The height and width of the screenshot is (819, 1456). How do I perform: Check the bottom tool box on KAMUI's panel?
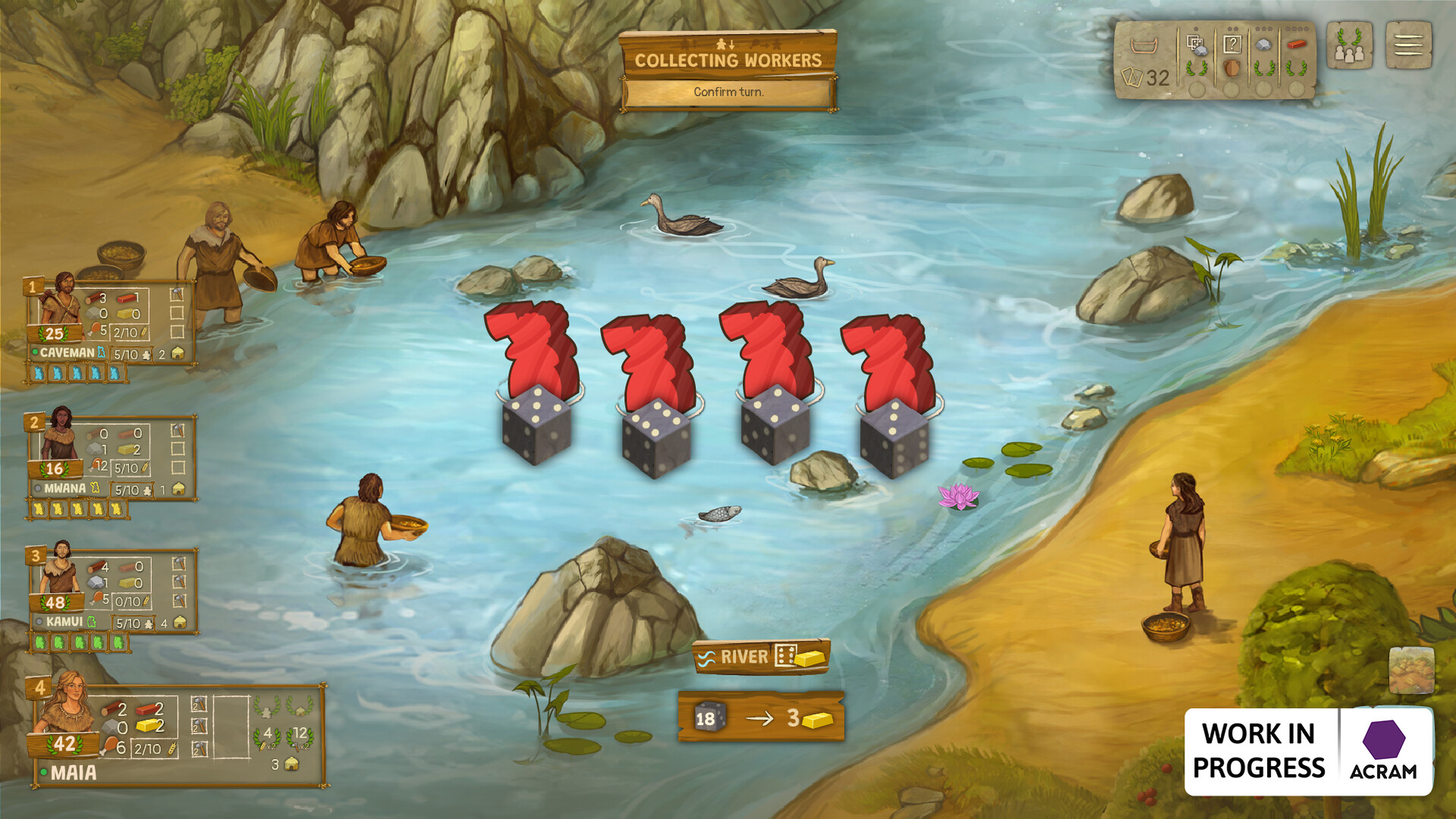coord(179,601)
